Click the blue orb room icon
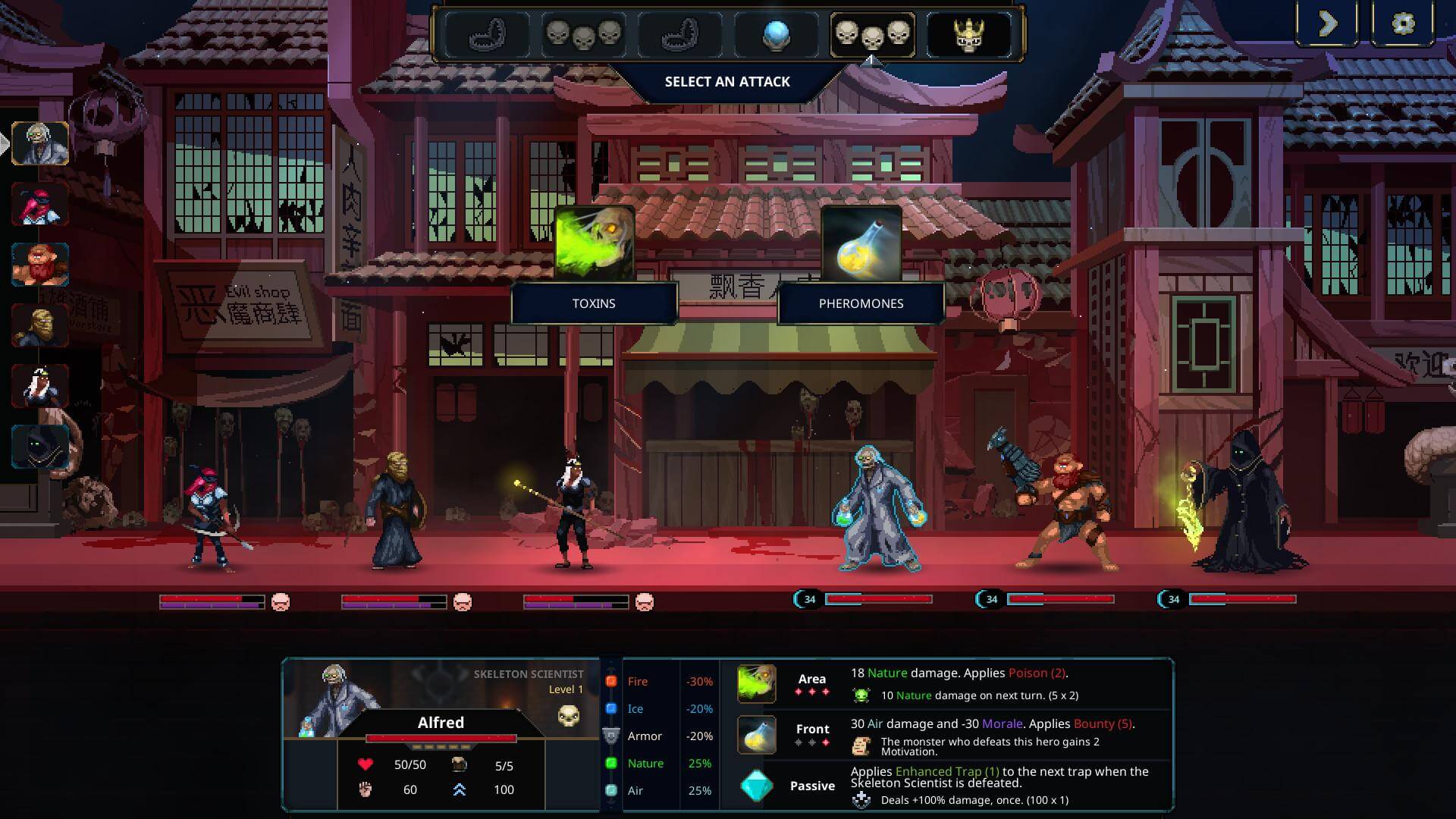This screenshot has width=1456, height=819. 776,34
